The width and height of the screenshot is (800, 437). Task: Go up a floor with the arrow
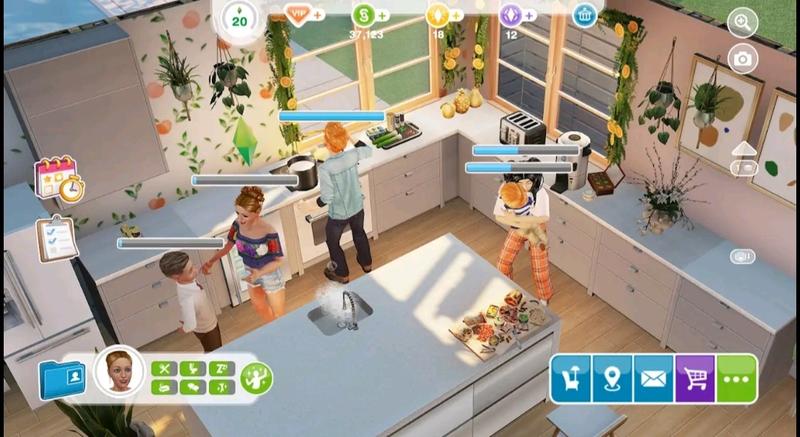point(744,150)
